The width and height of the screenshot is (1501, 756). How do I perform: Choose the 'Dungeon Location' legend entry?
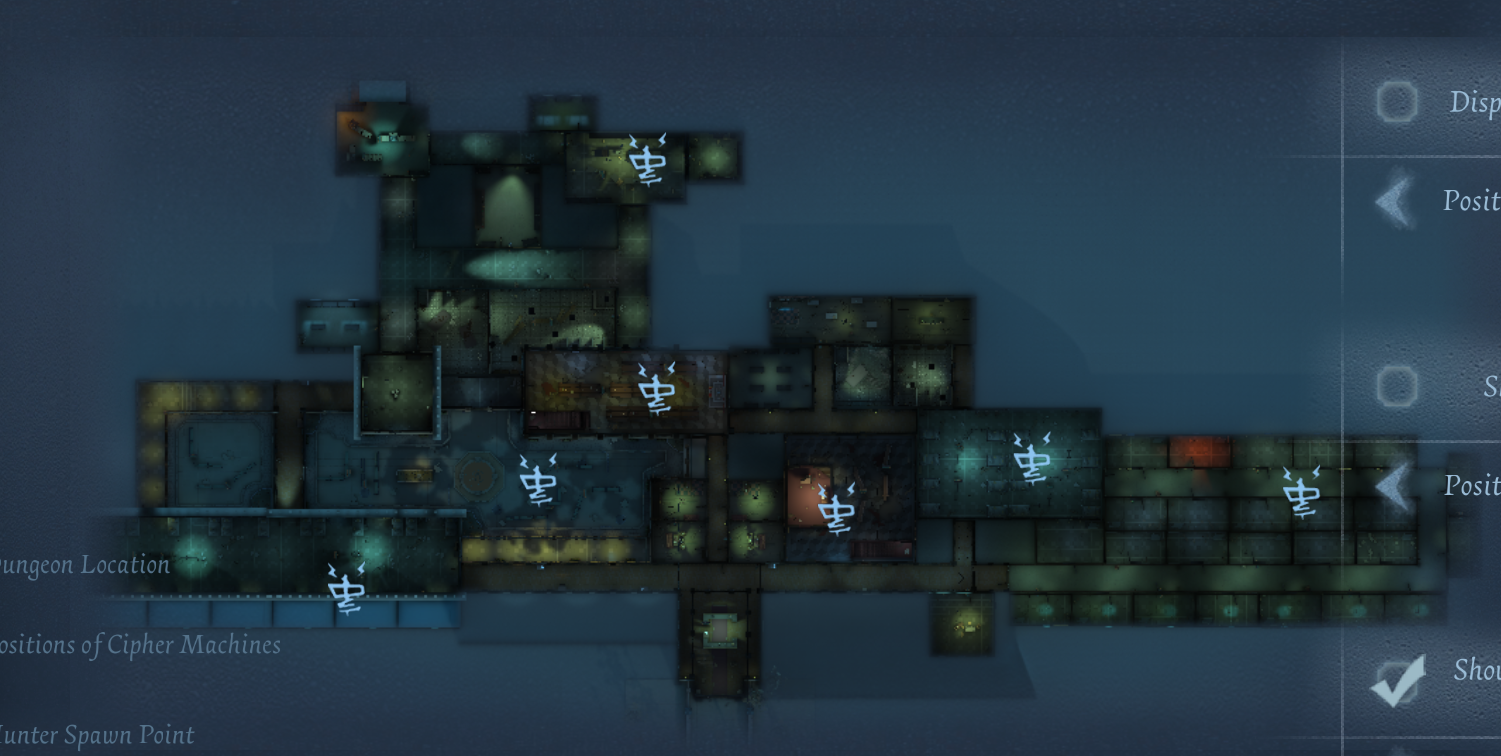(x=84, y=565)
